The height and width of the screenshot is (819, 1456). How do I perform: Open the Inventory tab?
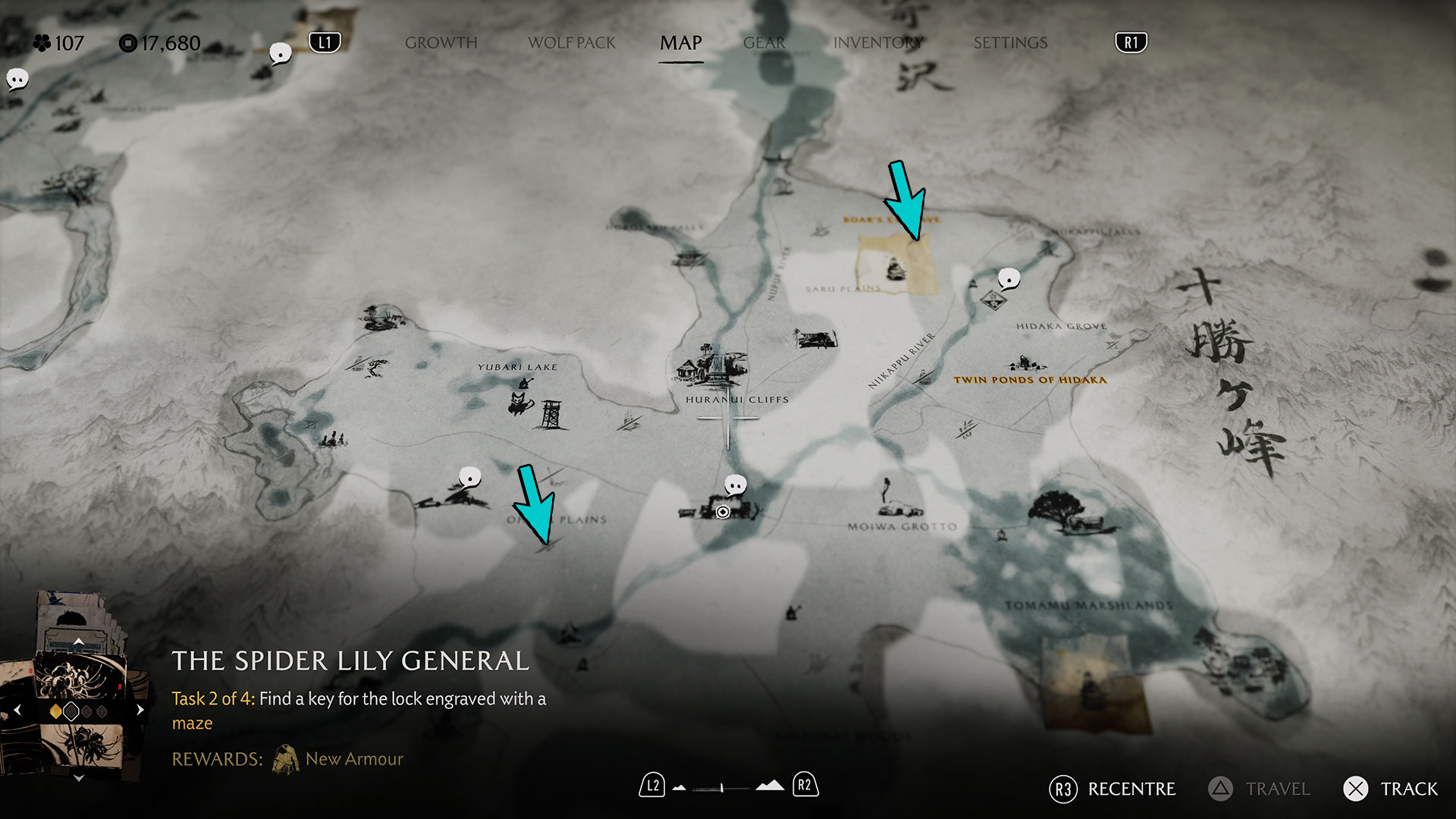pos(877,43)
